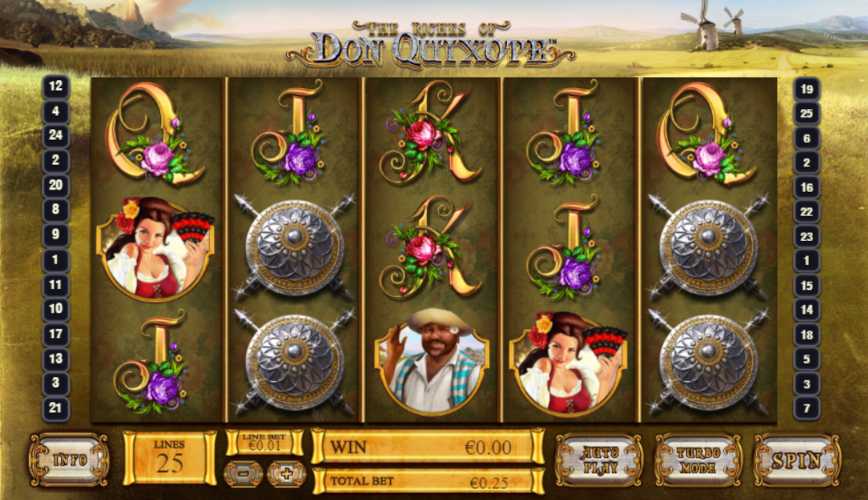Choose payline number 19
The width and height of the screenshot is (868, 500).
[x=806, y=87]
